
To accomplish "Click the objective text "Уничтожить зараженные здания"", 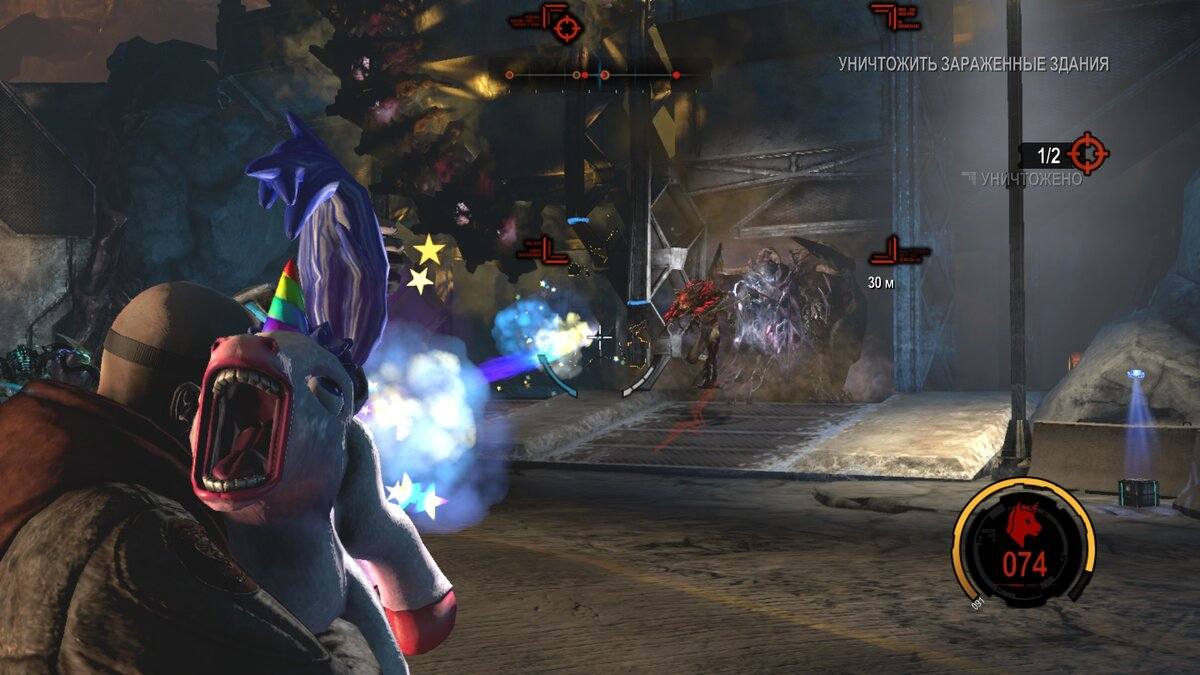I will click(973, 64).
